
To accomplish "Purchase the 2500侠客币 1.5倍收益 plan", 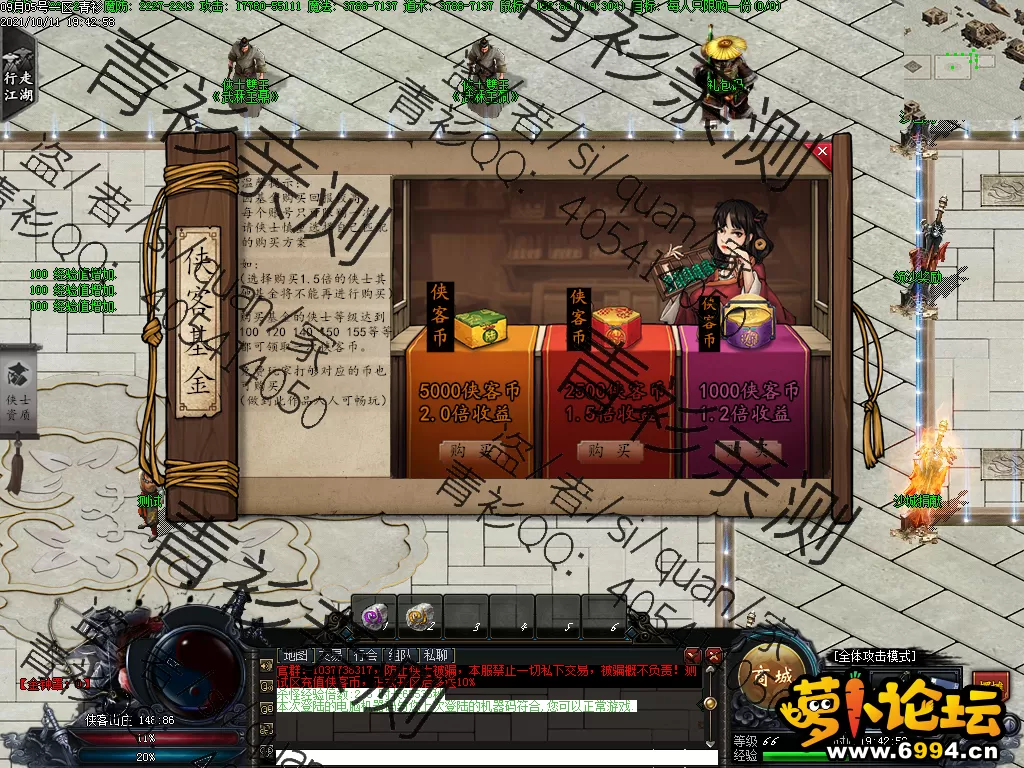I will pyautogui.click(x=609, y=452).
